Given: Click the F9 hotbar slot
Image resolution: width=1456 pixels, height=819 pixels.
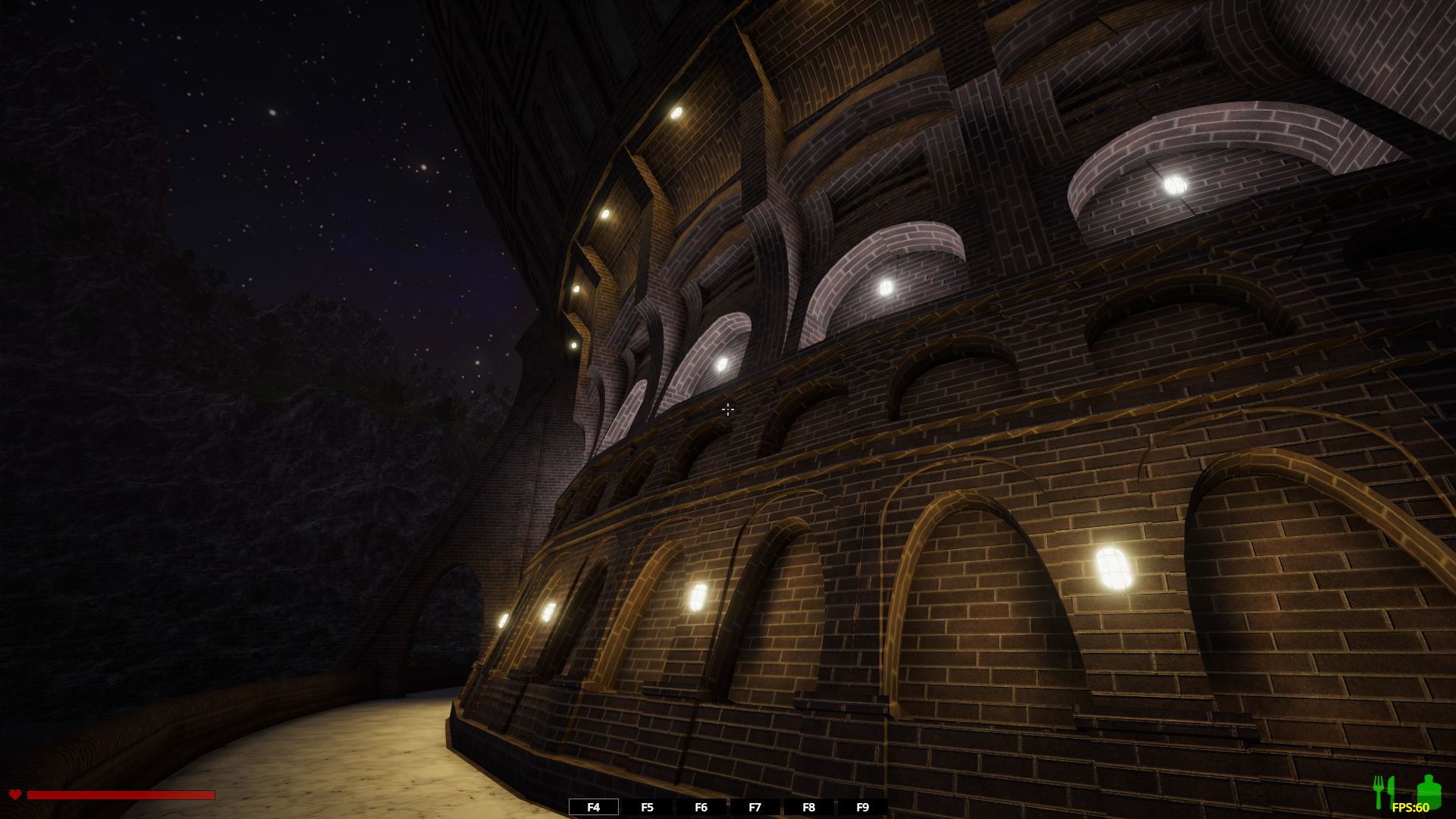Looking at the screenshot, I should [x=862, y=807].
